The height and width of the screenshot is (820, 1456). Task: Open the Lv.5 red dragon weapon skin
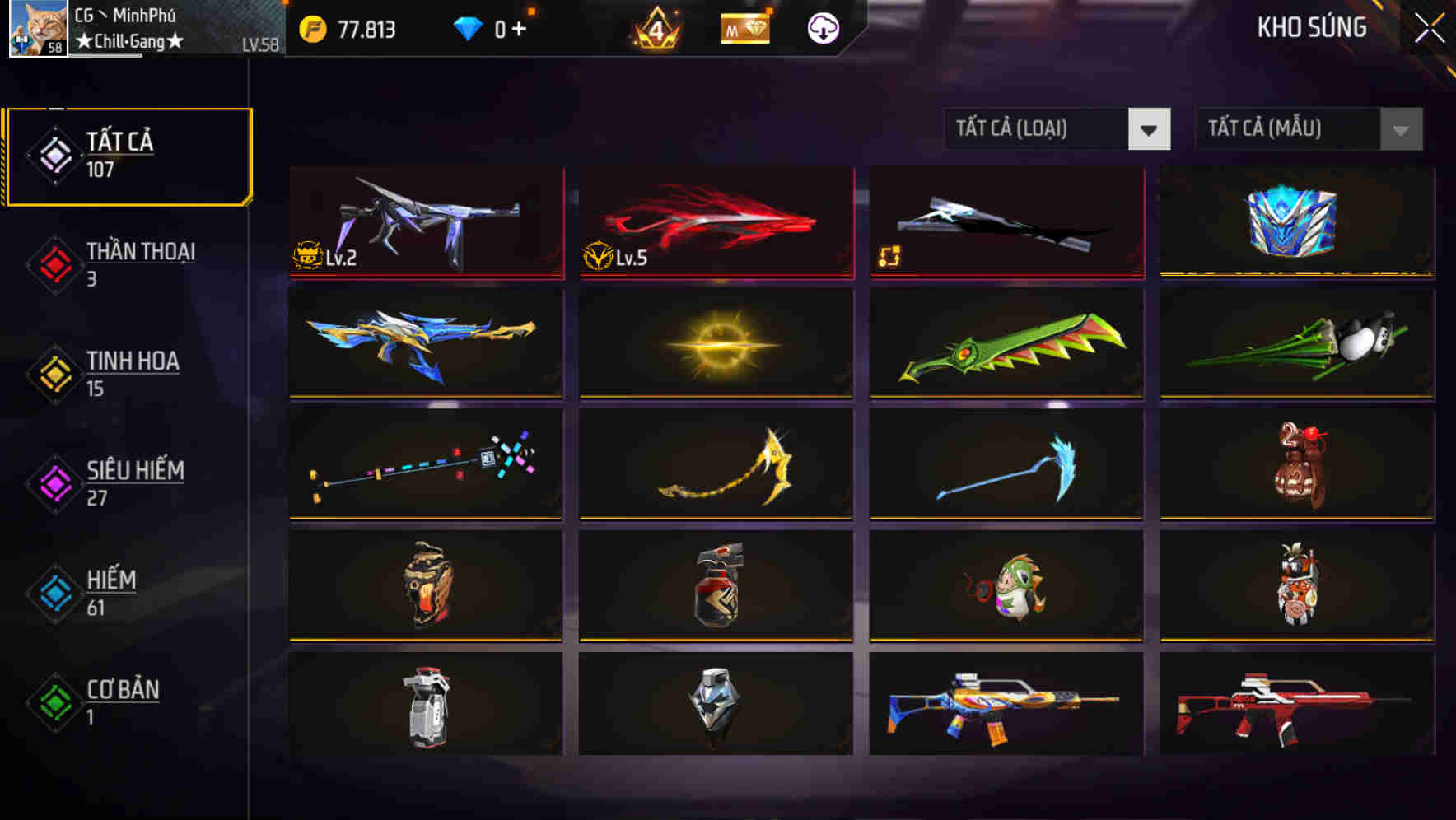point(715,222)
